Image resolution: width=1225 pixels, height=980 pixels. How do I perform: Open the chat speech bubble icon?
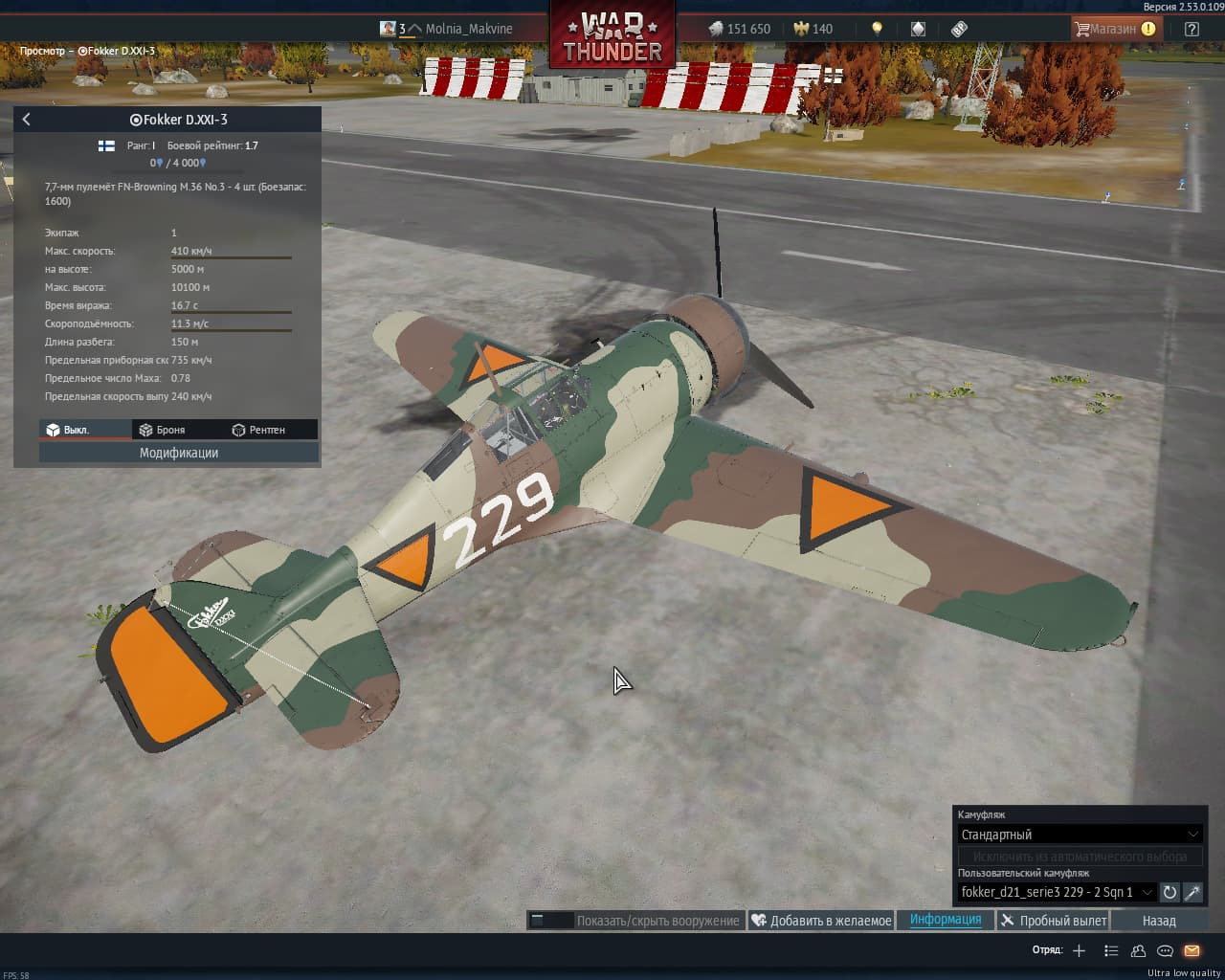point(1165,950)
